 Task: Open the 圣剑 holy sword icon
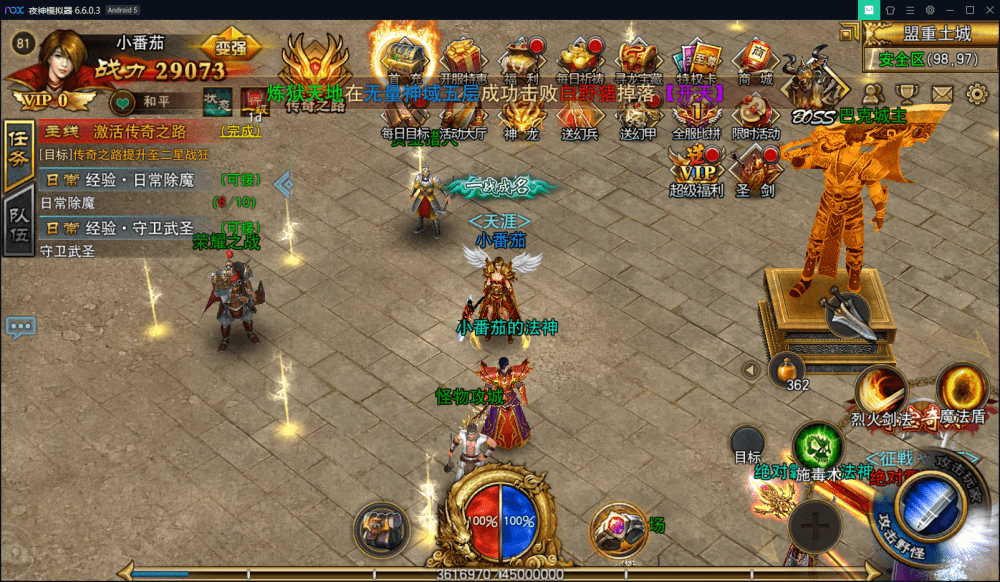755,168
